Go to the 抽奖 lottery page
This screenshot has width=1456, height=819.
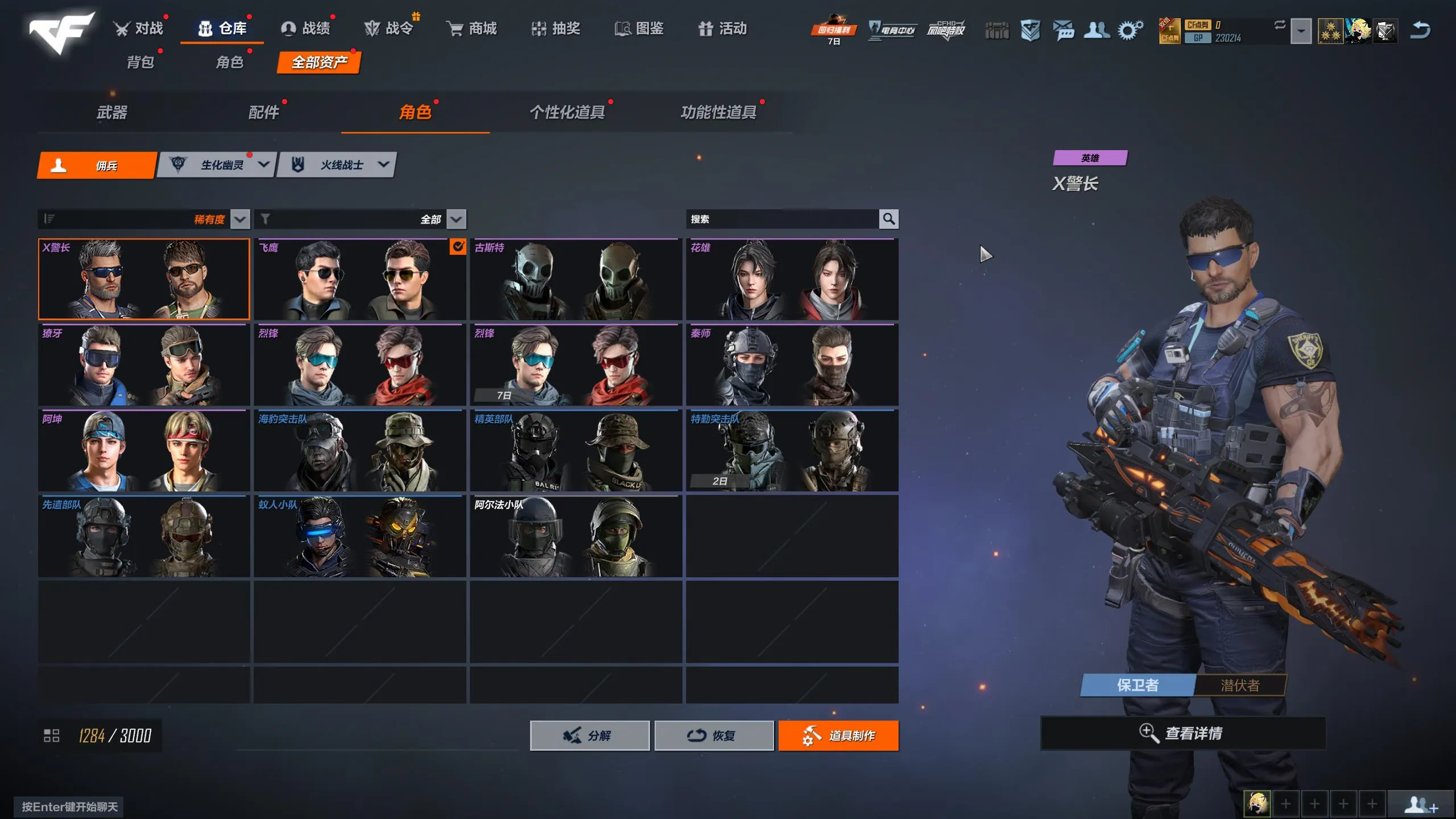[555, 28]
